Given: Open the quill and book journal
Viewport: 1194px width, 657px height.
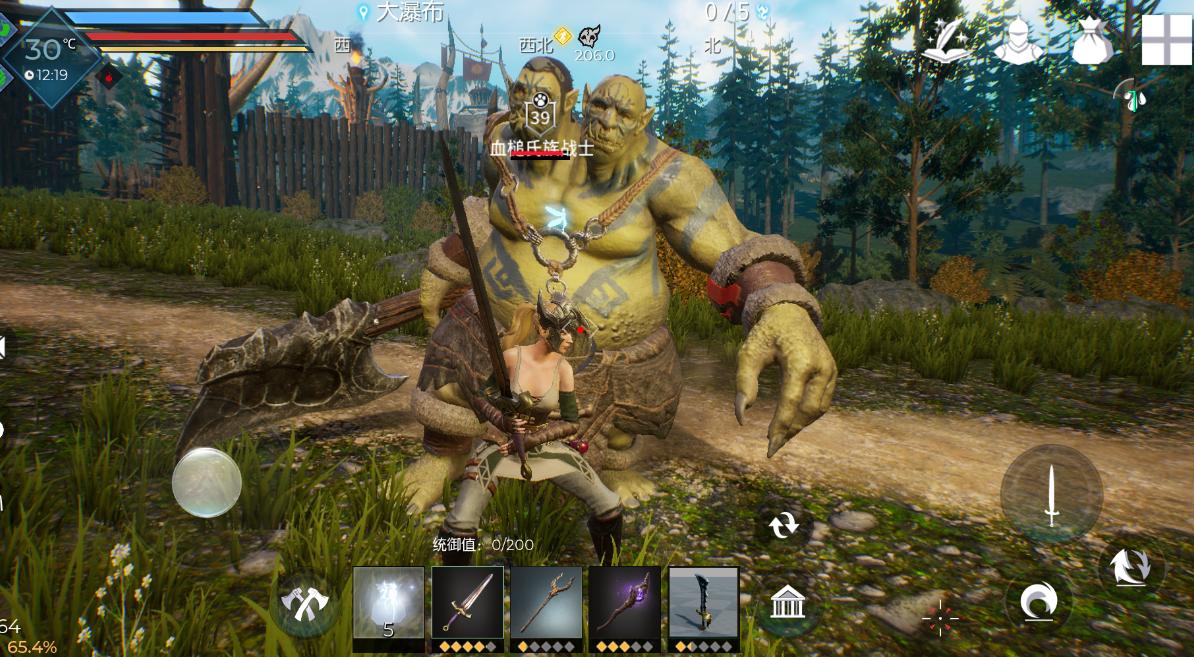Looking at the screenshot, I should (946, 42).
